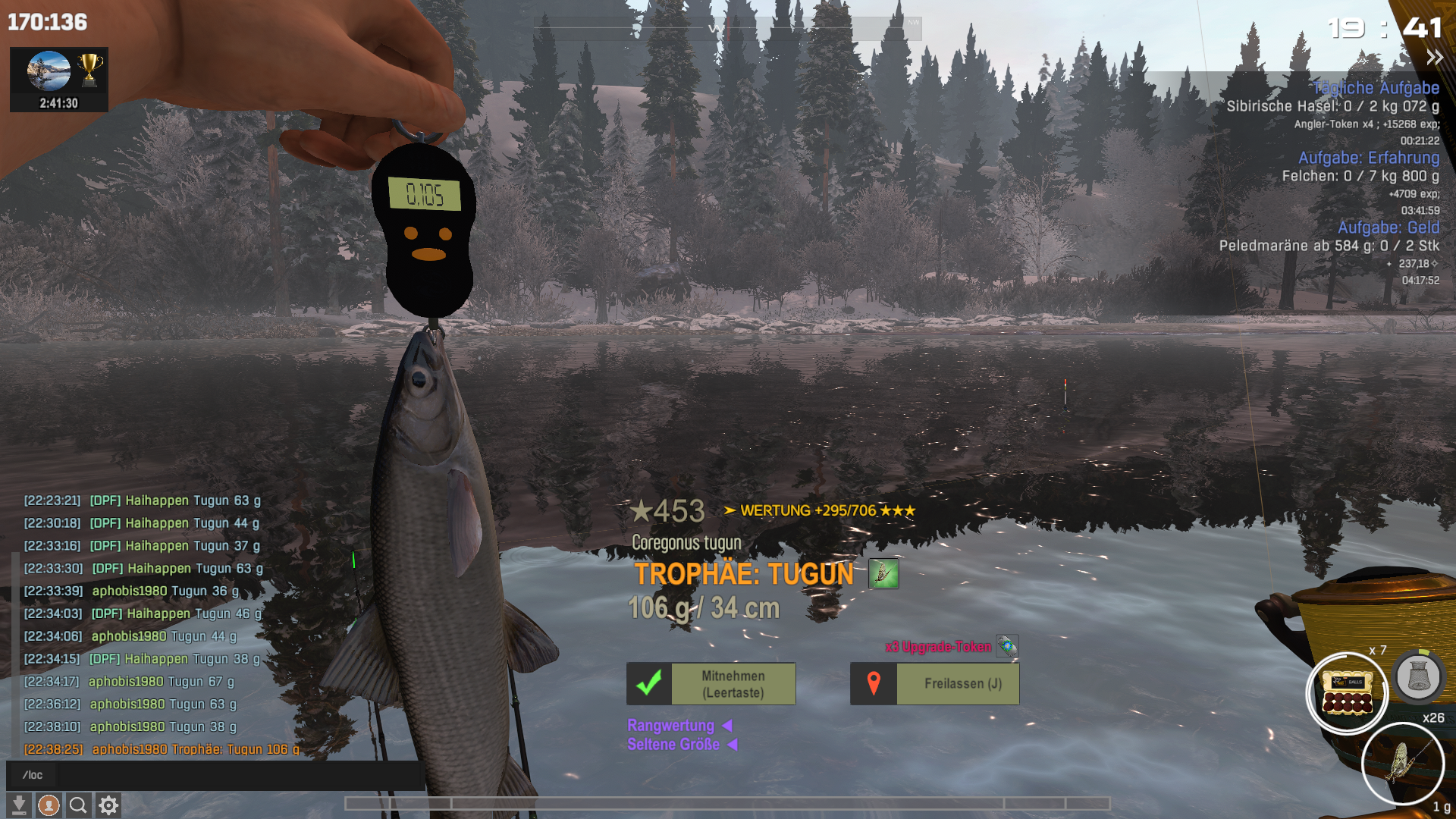1456x819 pixels.
Task: Collapse the task panel with double arrows
Action: pos(1434,58)
